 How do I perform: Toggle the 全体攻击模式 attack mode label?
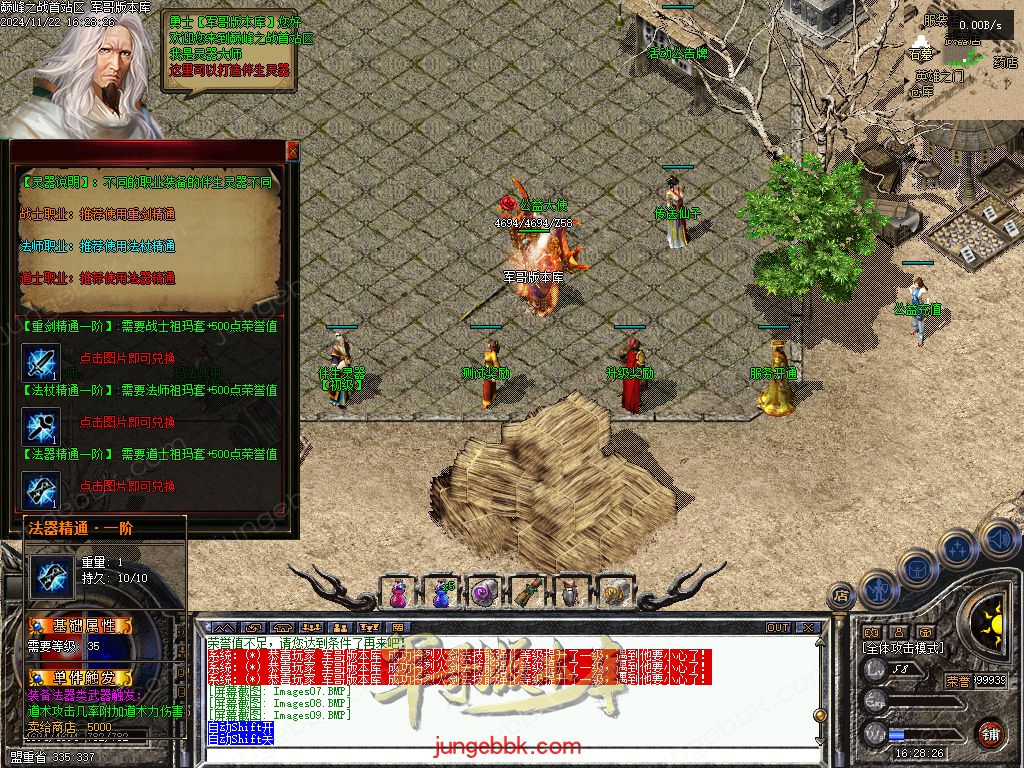(902, 648)
